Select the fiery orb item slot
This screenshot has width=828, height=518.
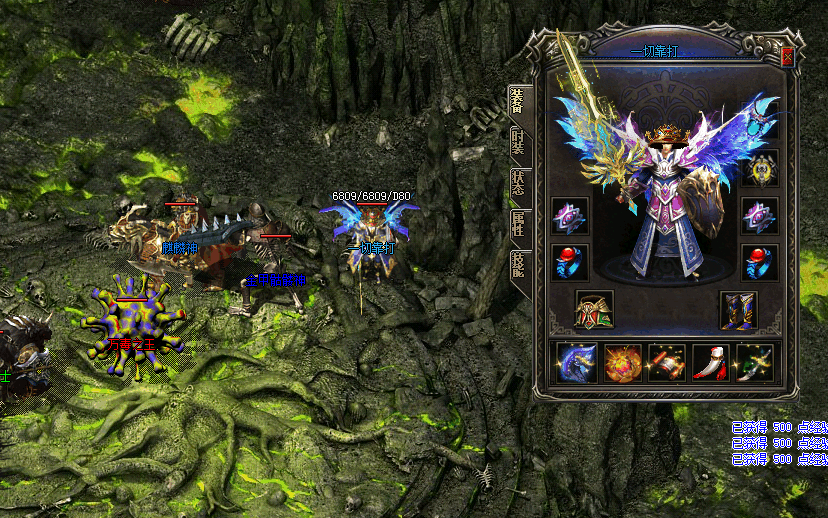622,363
